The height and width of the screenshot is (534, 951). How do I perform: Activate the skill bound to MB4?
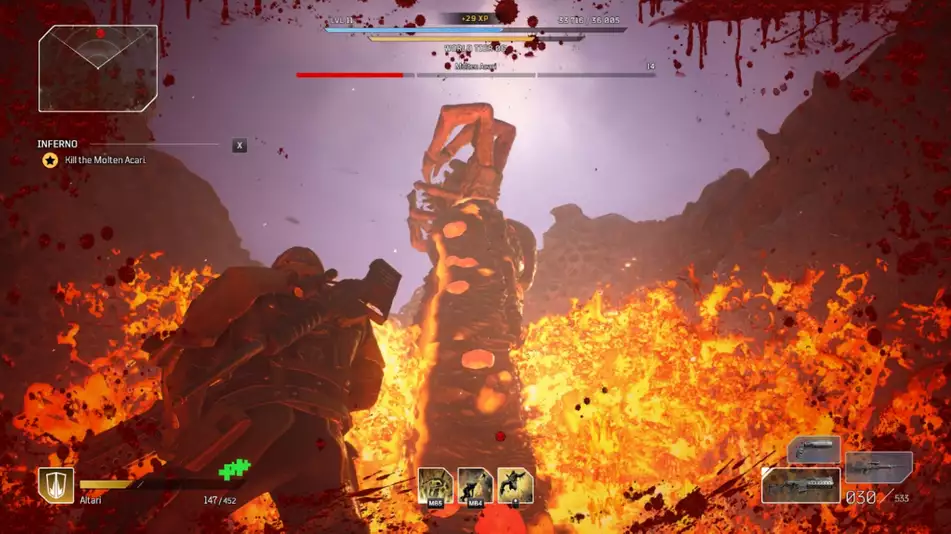475,486
